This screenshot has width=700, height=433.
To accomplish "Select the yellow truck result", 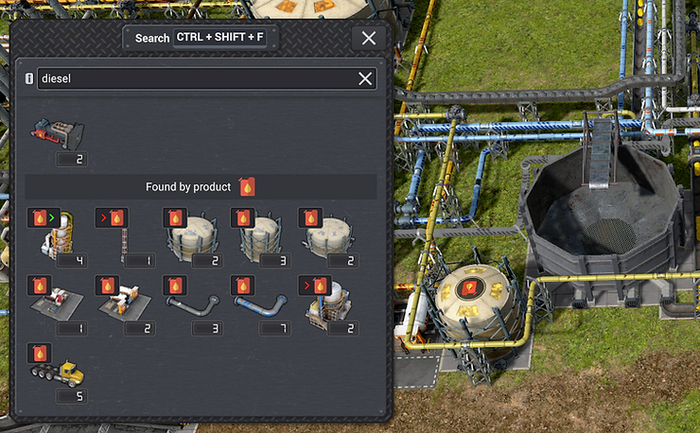I will tap(57, 372).
